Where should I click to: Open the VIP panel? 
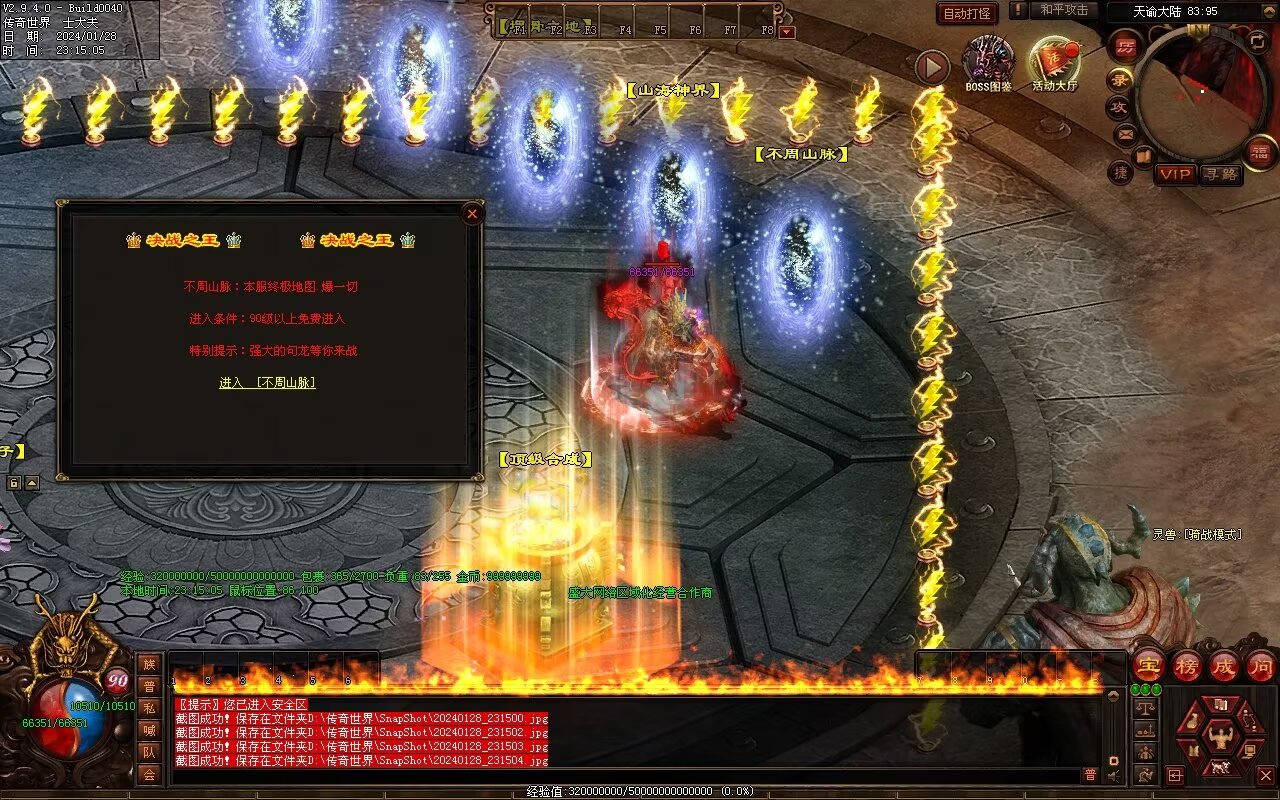click(x=1176, y=174)
